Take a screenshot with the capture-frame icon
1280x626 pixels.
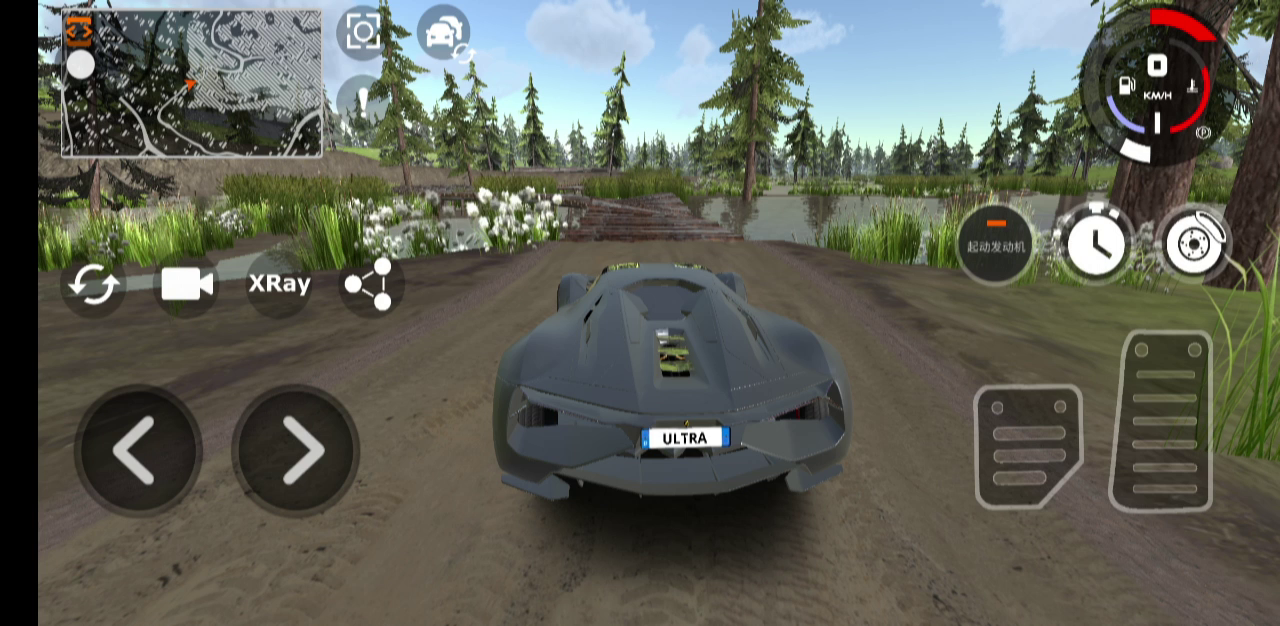tap(362, 32)
